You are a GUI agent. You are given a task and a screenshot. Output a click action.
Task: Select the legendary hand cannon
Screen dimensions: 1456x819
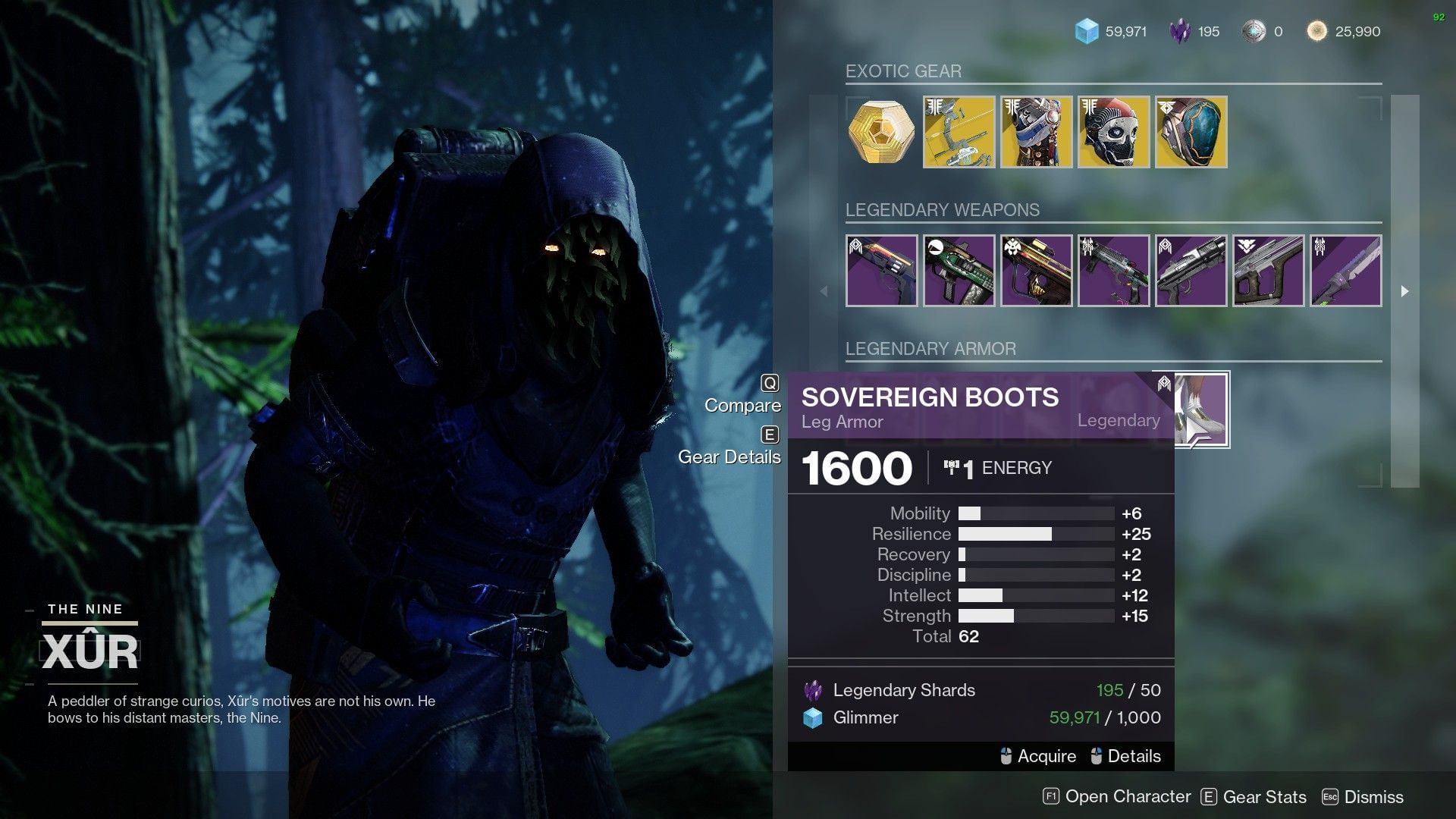pyautogui.click(x=882, y=270)
